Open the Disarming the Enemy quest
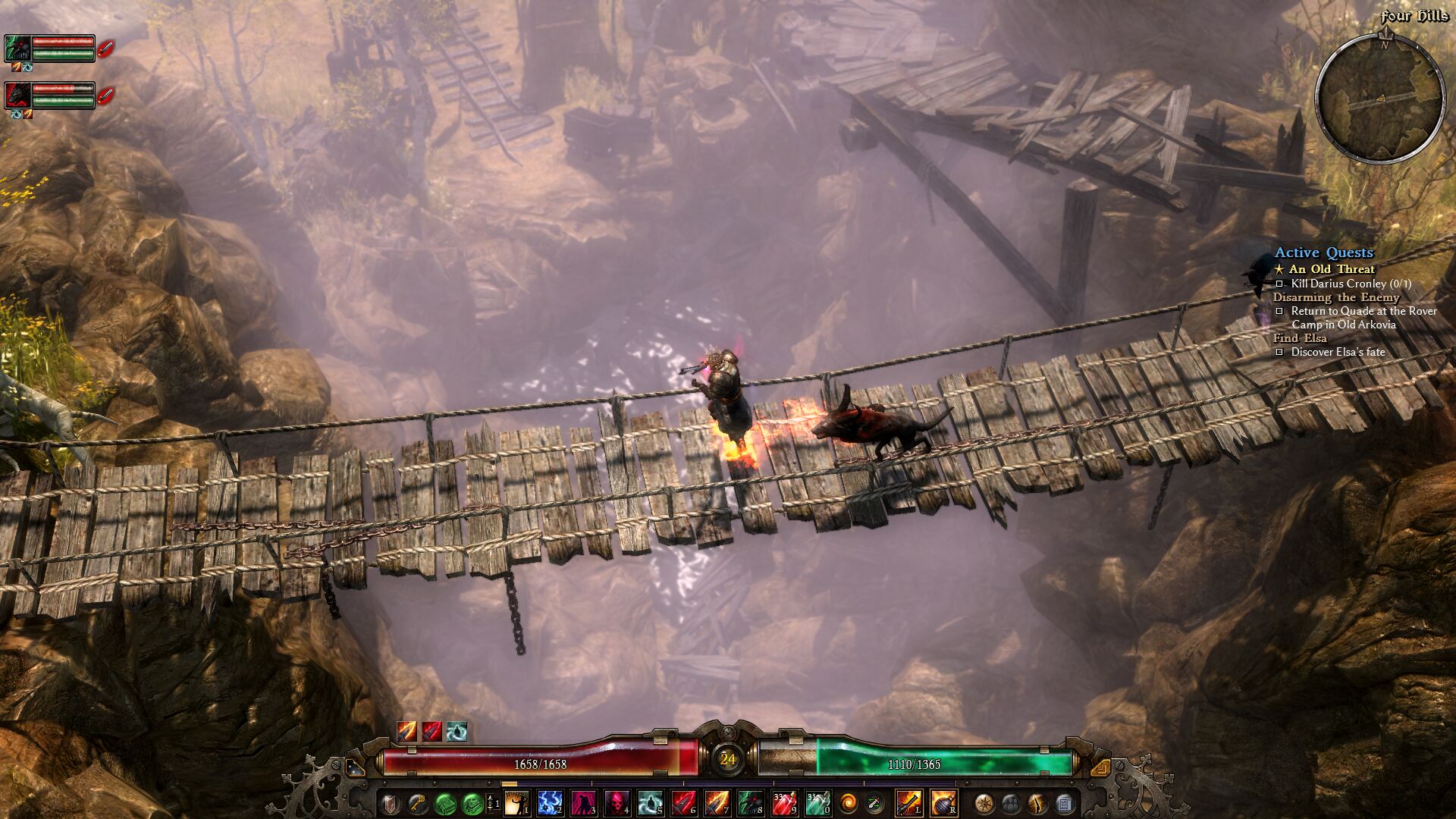Image resolution: width=1456 pixels, height=819 pixels. point(1335,297)
